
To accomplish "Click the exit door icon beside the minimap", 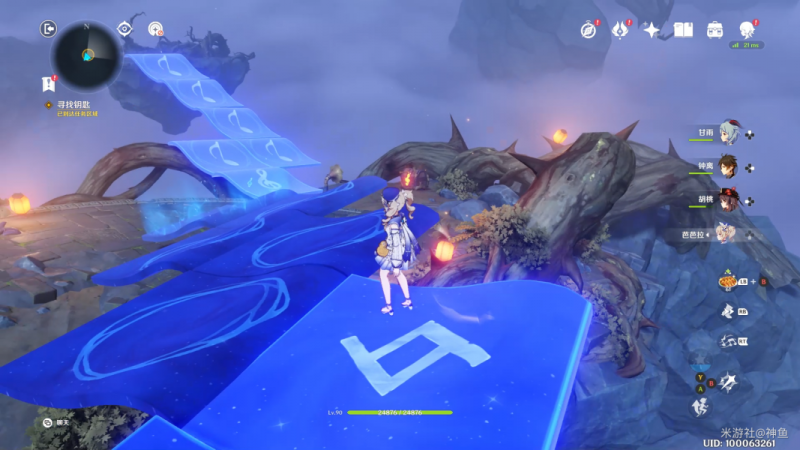I will [48, 30].
